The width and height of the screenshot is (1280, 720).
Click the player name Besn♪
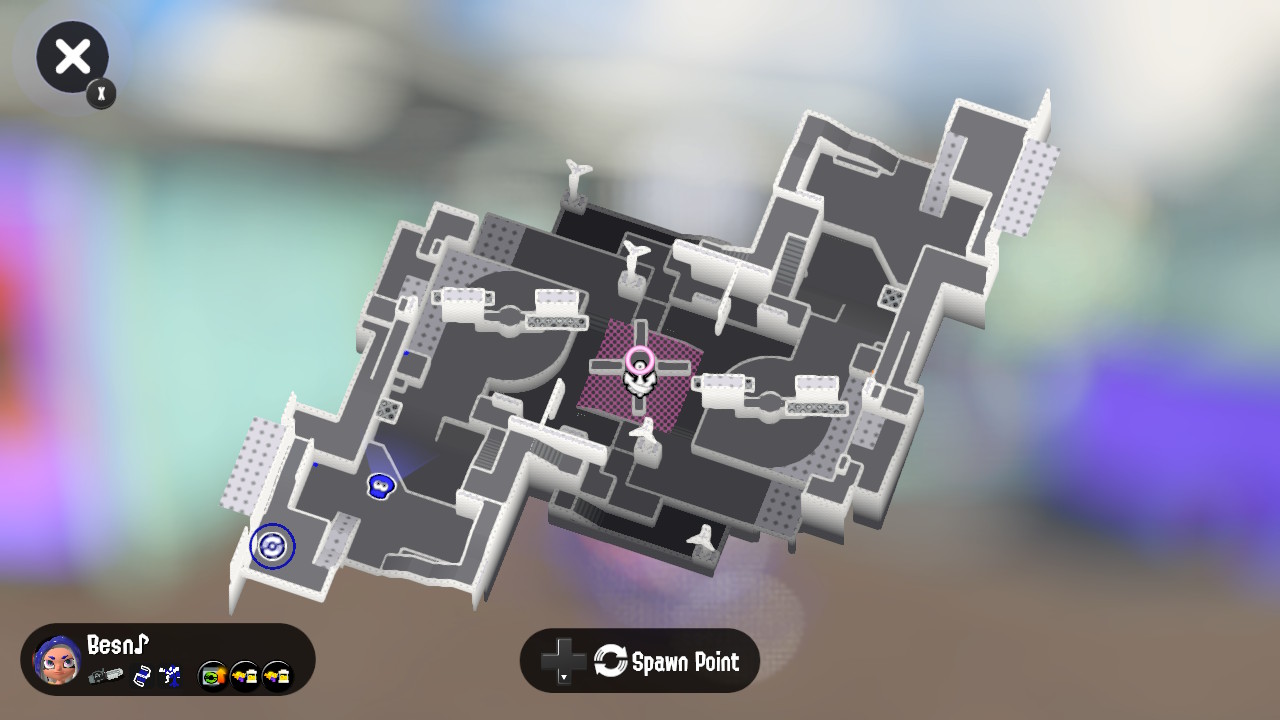click(x=116, y=645)
